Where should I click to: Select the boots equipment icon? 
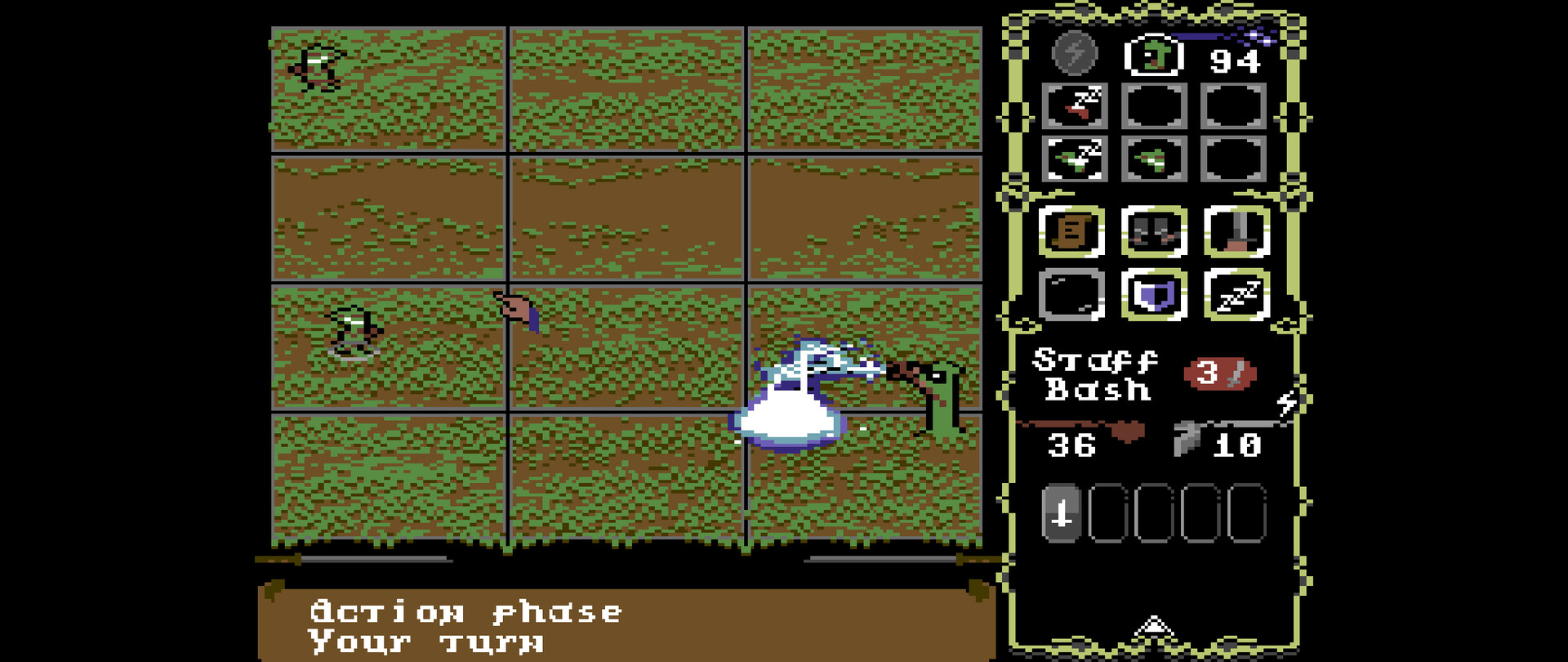coord(1154,235)
